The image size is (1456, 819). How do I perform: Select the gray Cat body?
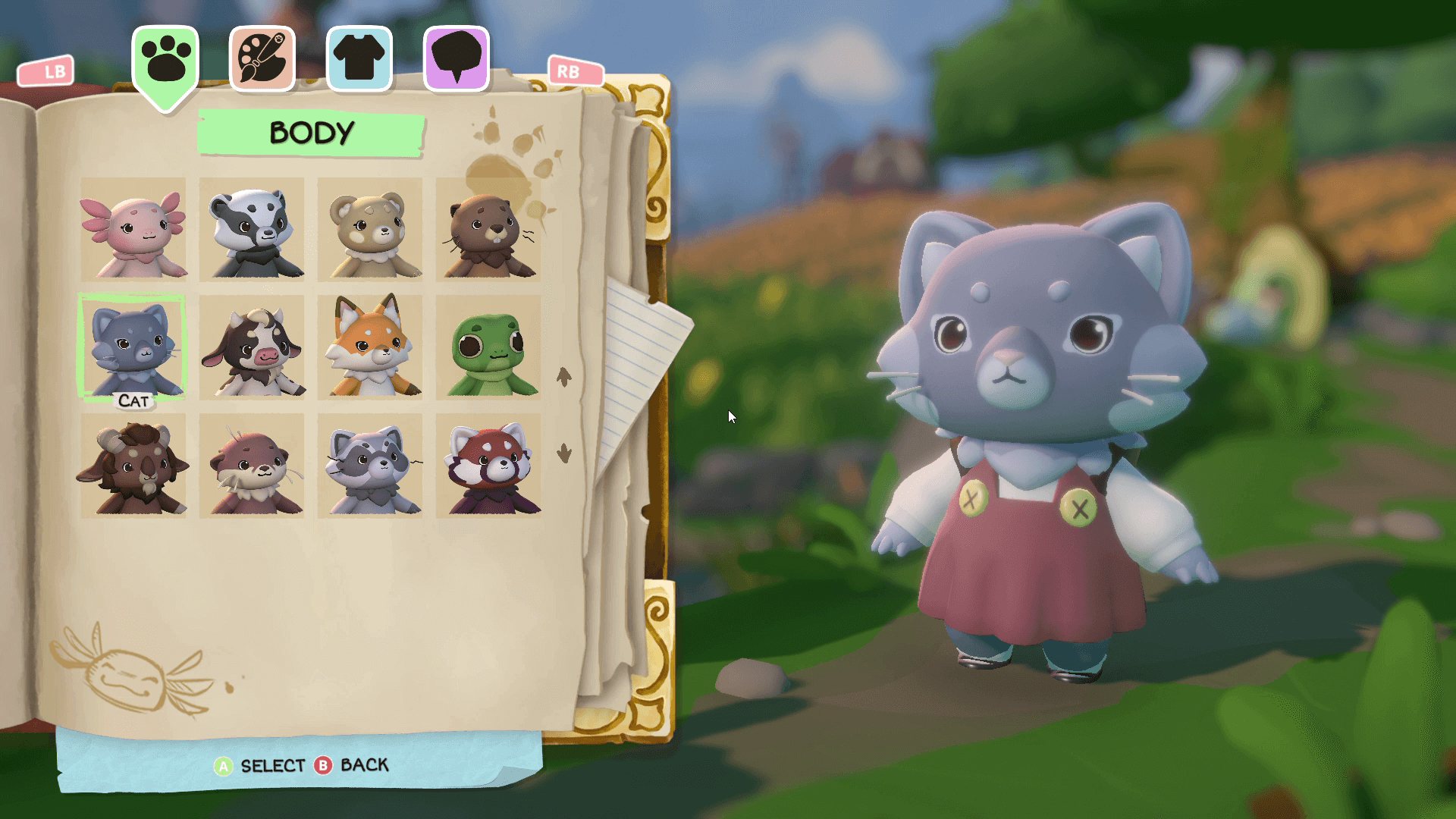point(133,347)
